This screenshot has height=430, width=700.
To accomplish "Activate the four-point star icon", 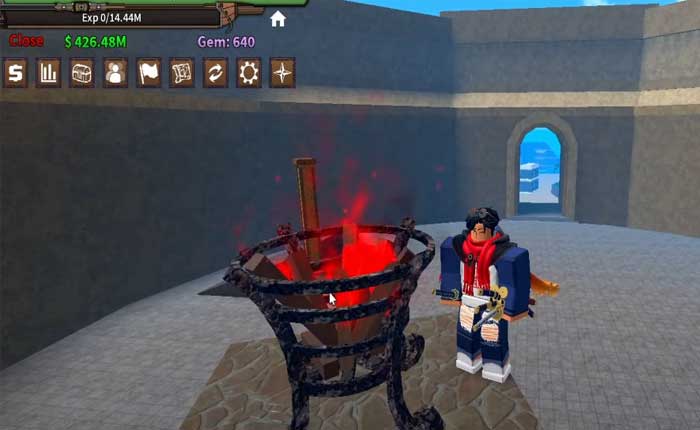I will coord(282,73).
